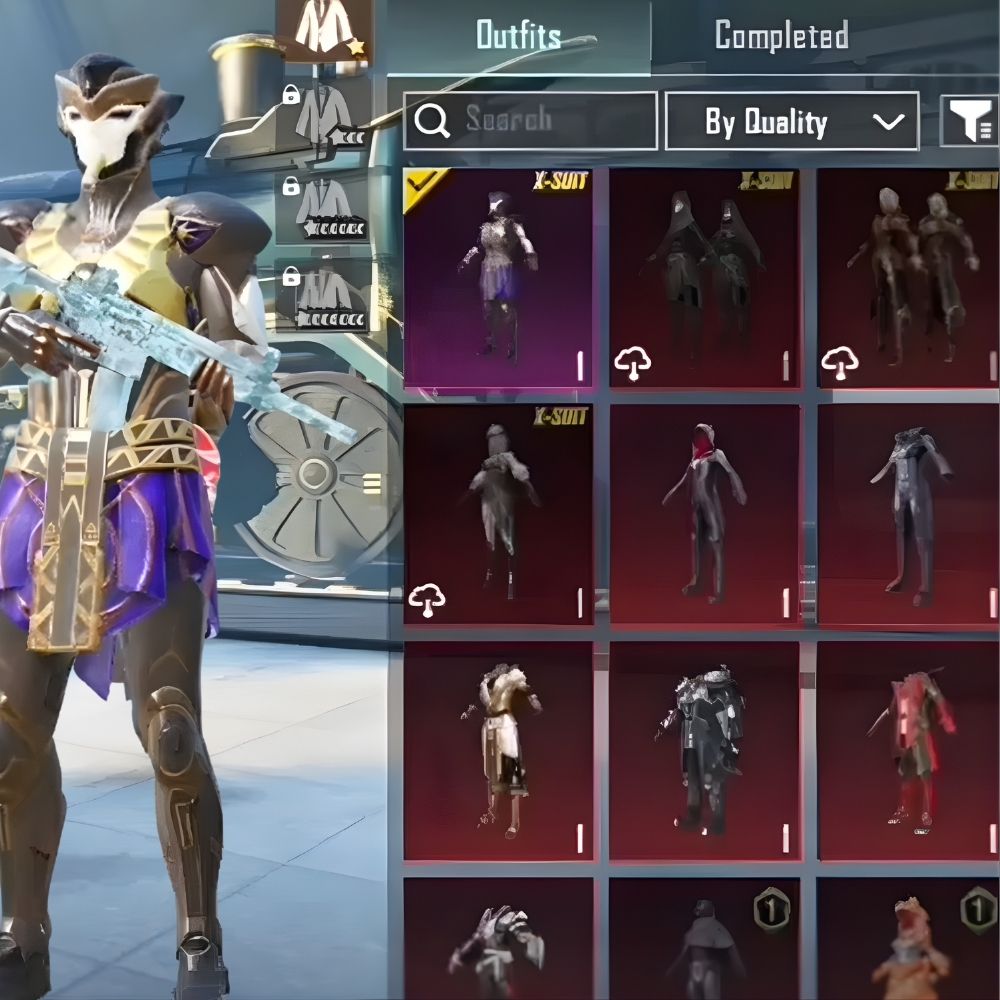Click the outfit Search field

click(x=530, y=121)
